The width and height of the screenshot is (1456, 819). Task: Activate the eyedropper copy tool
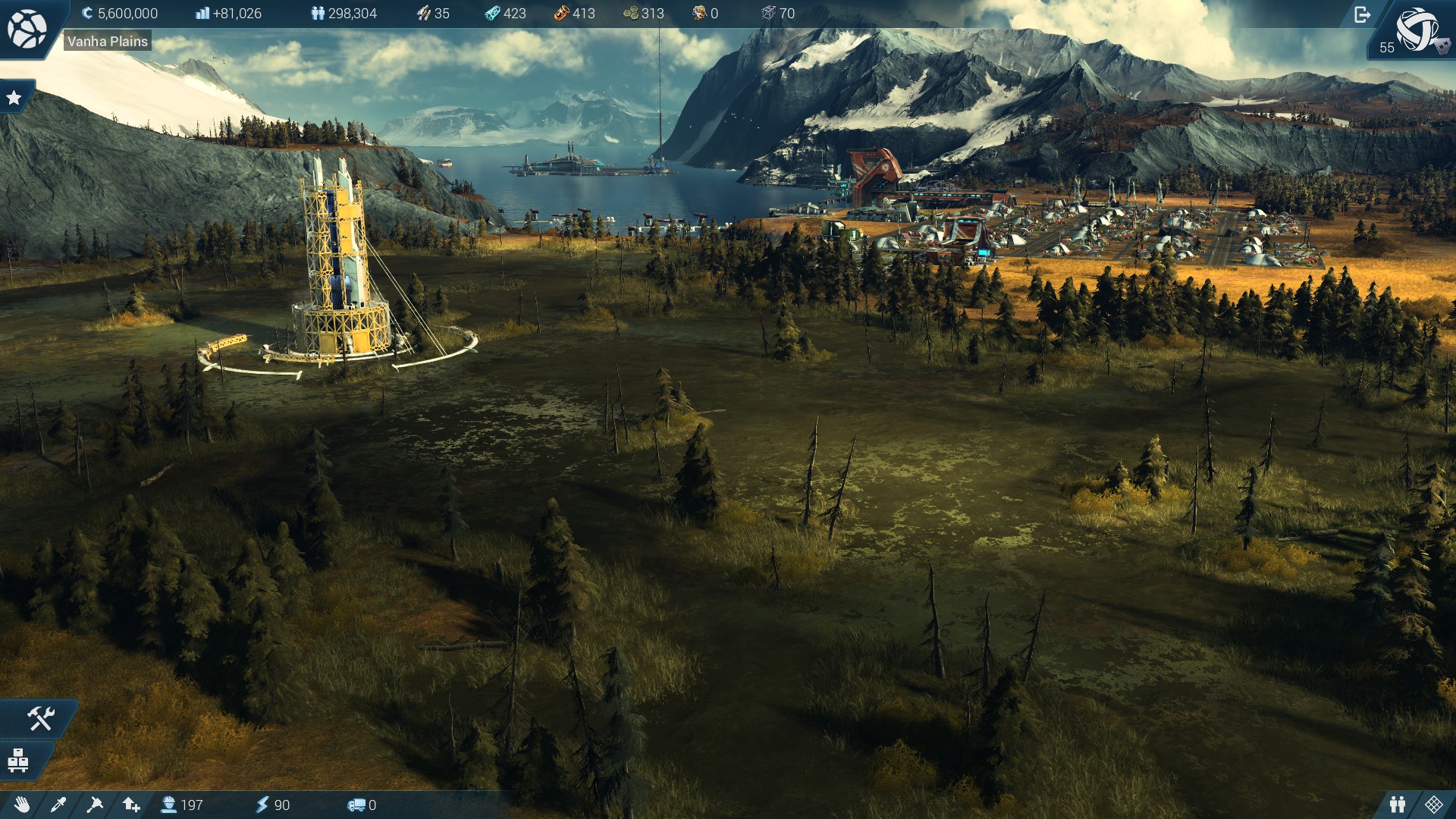click(58, 805)
